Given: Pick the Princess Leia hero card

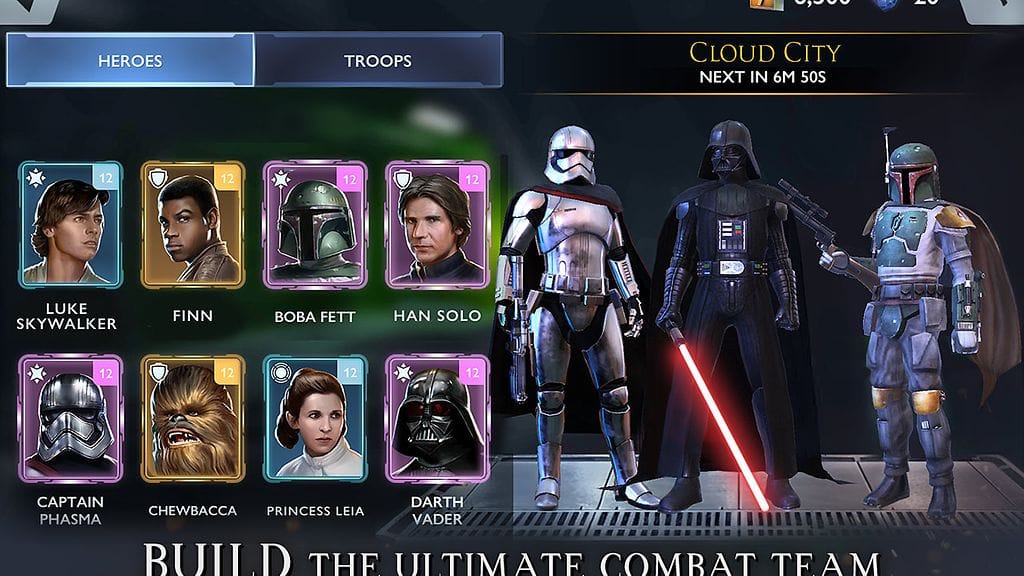Looking at the screenshot, I should (315, 418).
